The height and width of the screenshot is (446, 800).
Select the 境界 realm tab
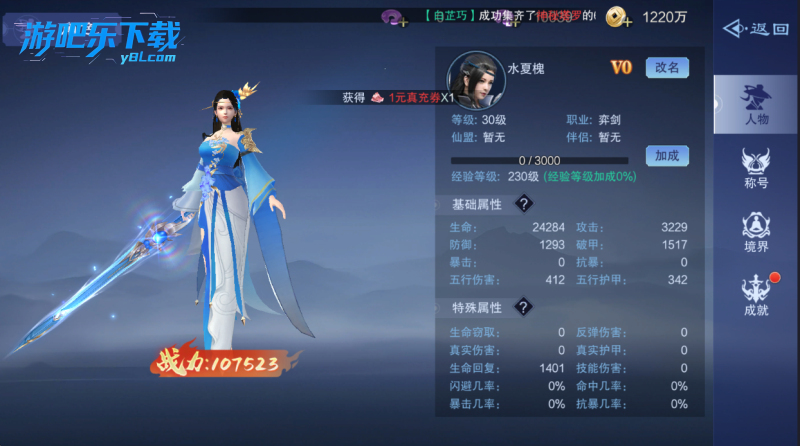tap(756, 232)
